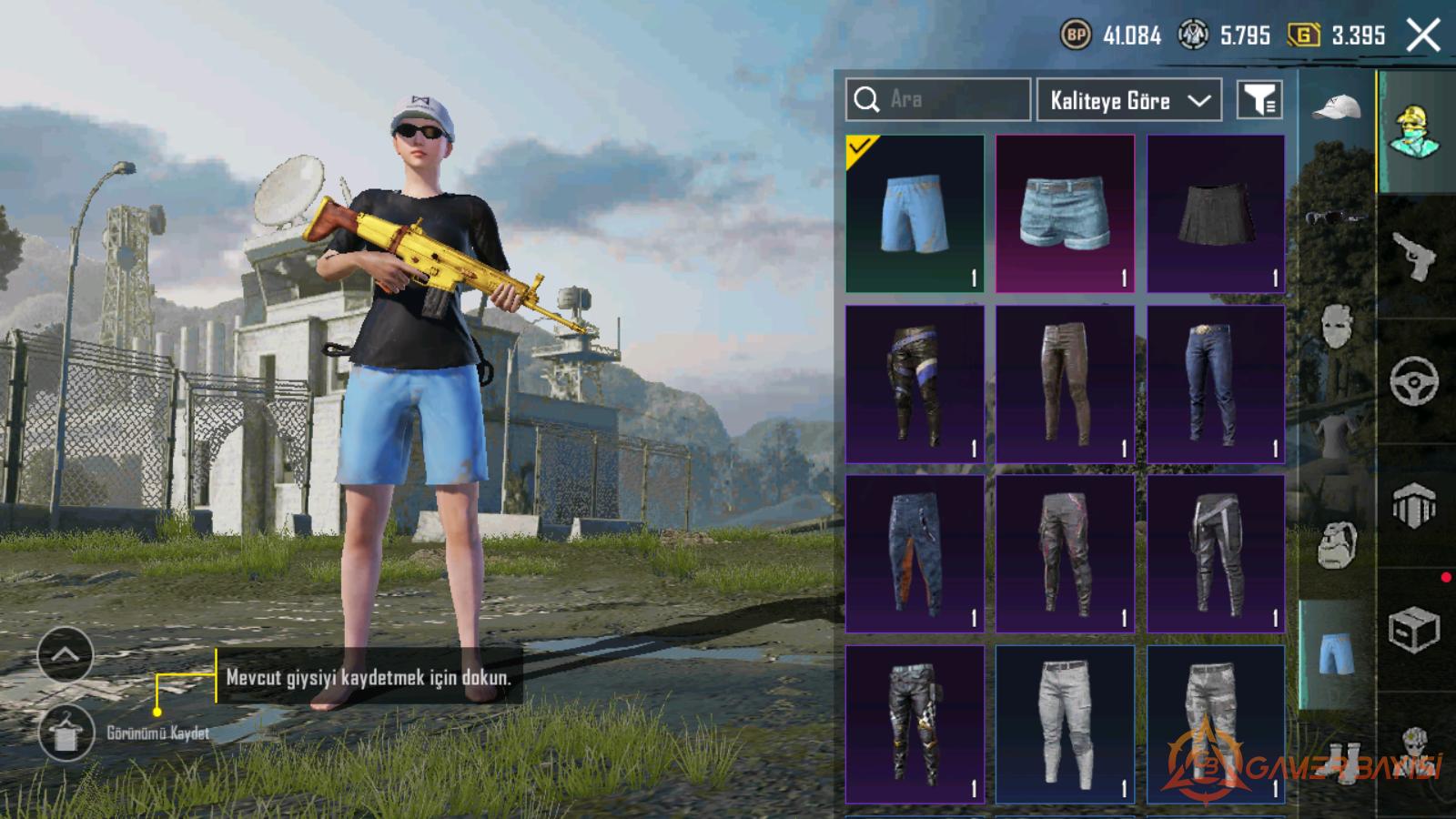Open the item filter button

[x=1259, y=100]
